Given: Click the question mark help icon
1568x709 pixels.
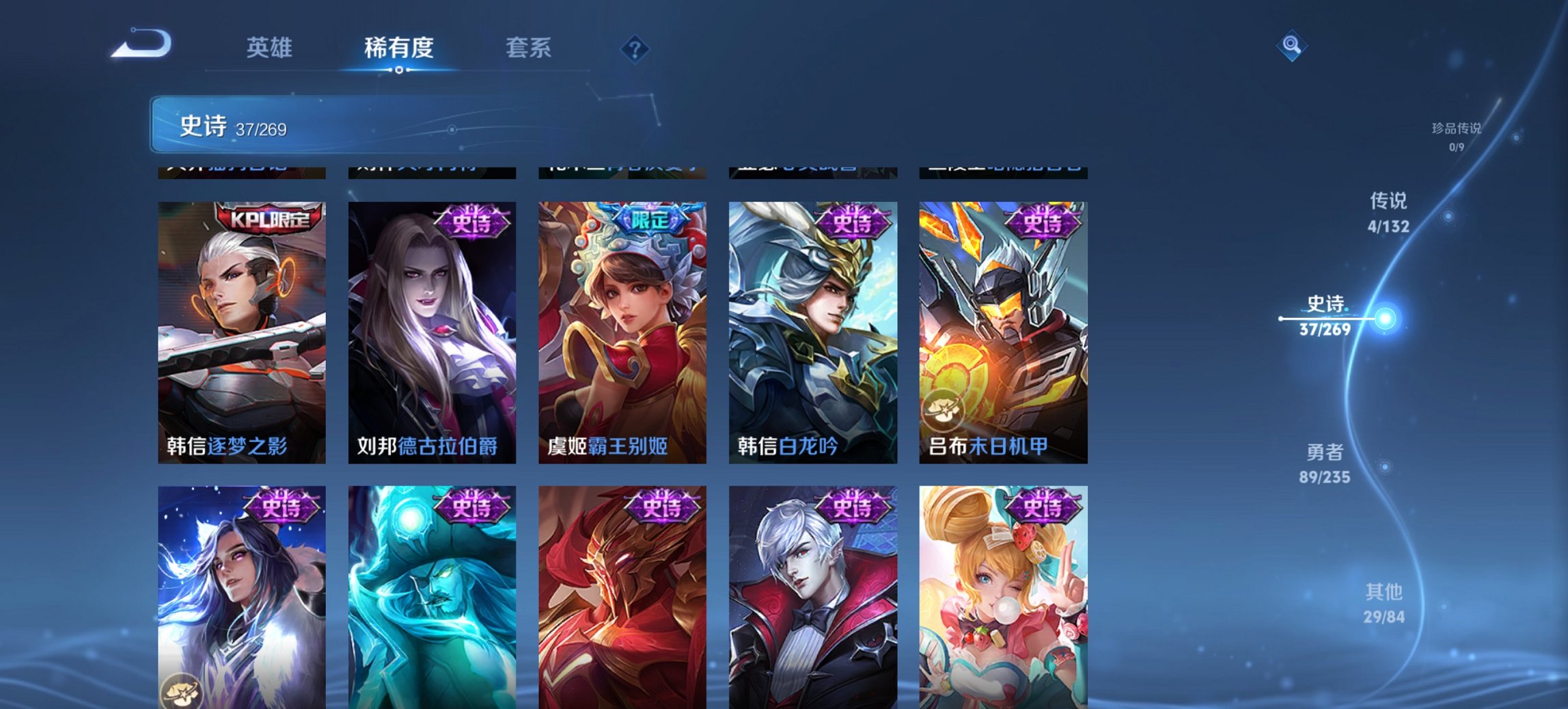Looking at the screenshot, I should click(635, 49).
